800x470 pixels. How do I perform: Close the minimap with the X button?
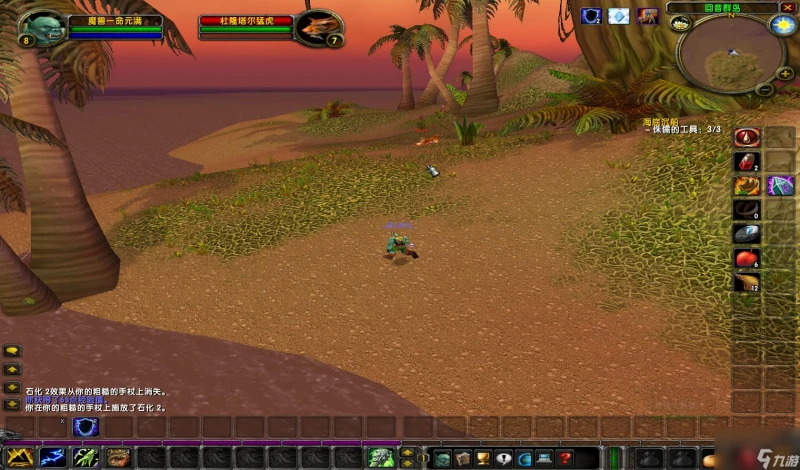[x=788, y=8]
